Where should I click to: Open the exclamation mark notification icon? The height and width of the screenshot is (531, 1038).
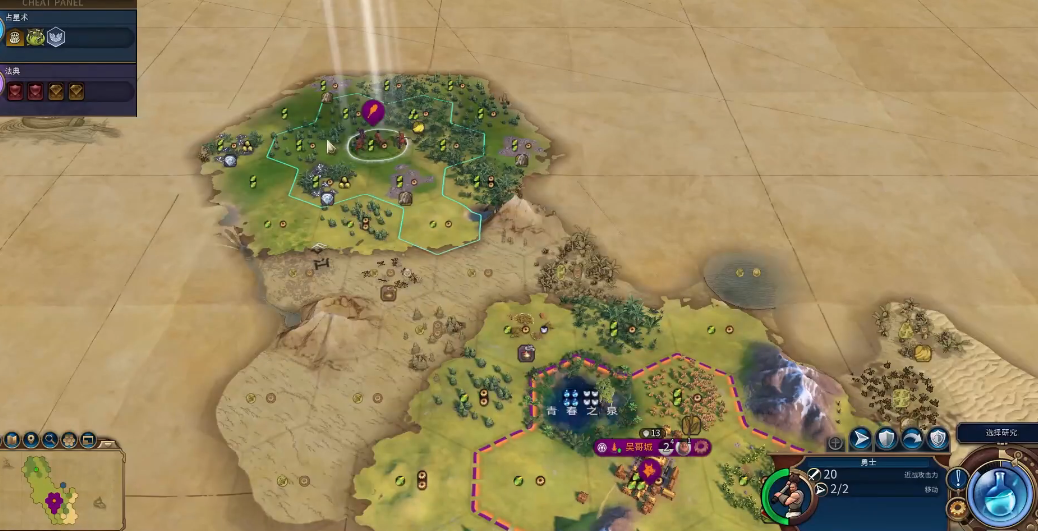957,478
